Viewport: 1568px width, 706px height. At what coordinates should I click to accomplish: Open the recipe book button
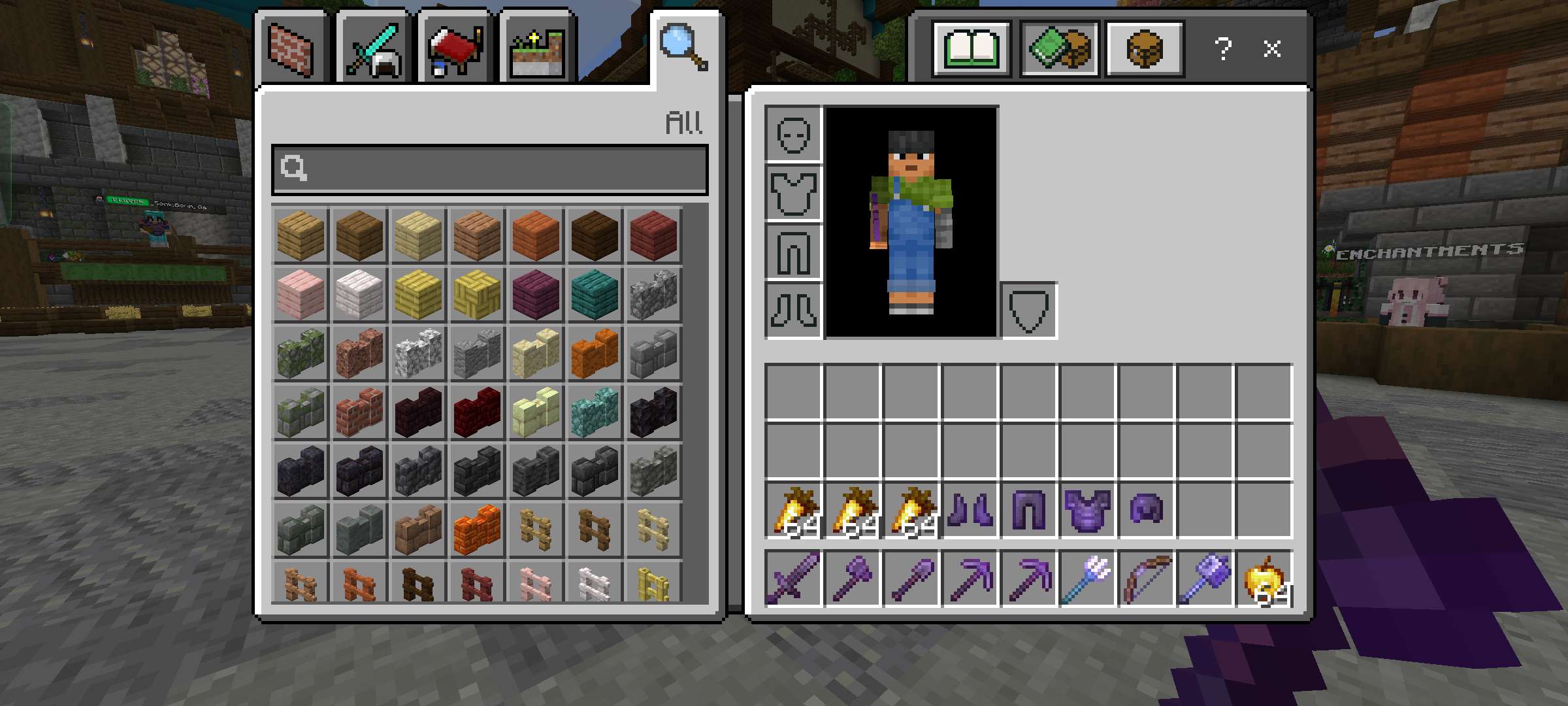click(972, 49)
